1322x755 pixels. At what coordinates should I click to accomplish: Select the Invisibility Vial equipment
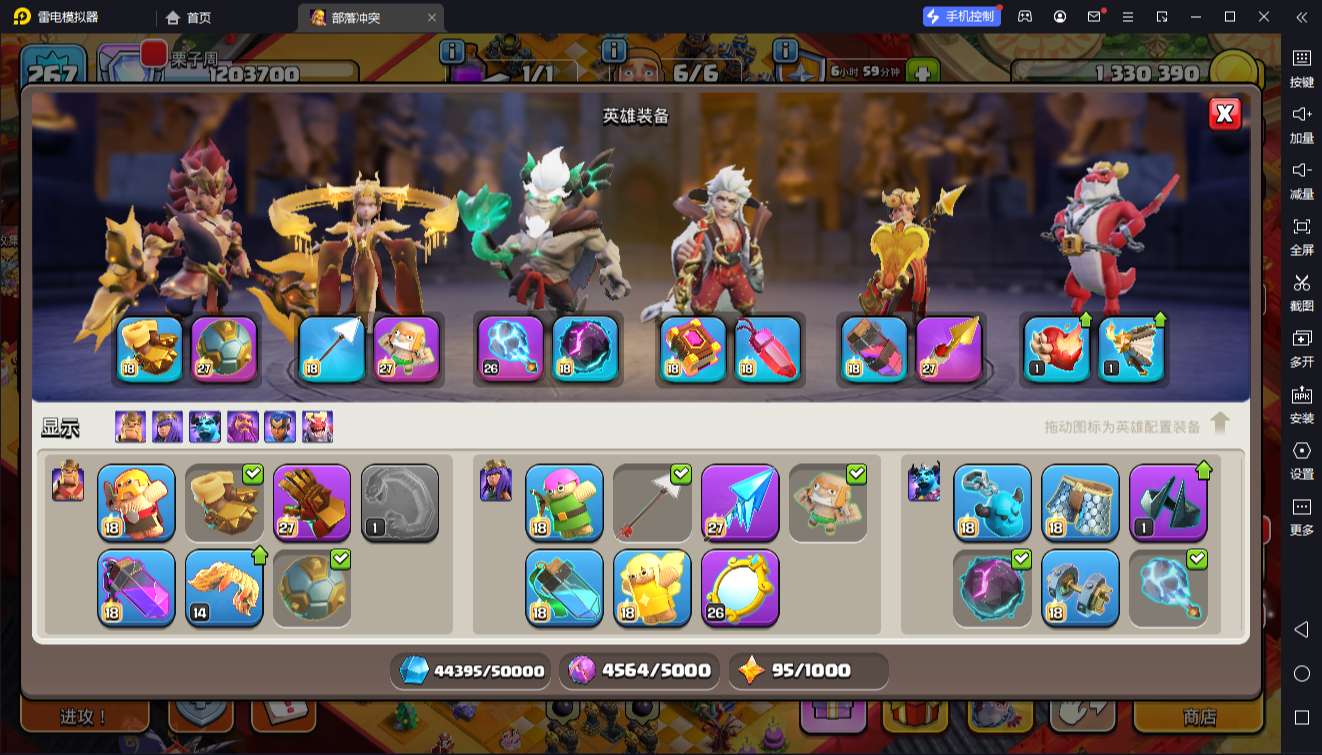564,587
